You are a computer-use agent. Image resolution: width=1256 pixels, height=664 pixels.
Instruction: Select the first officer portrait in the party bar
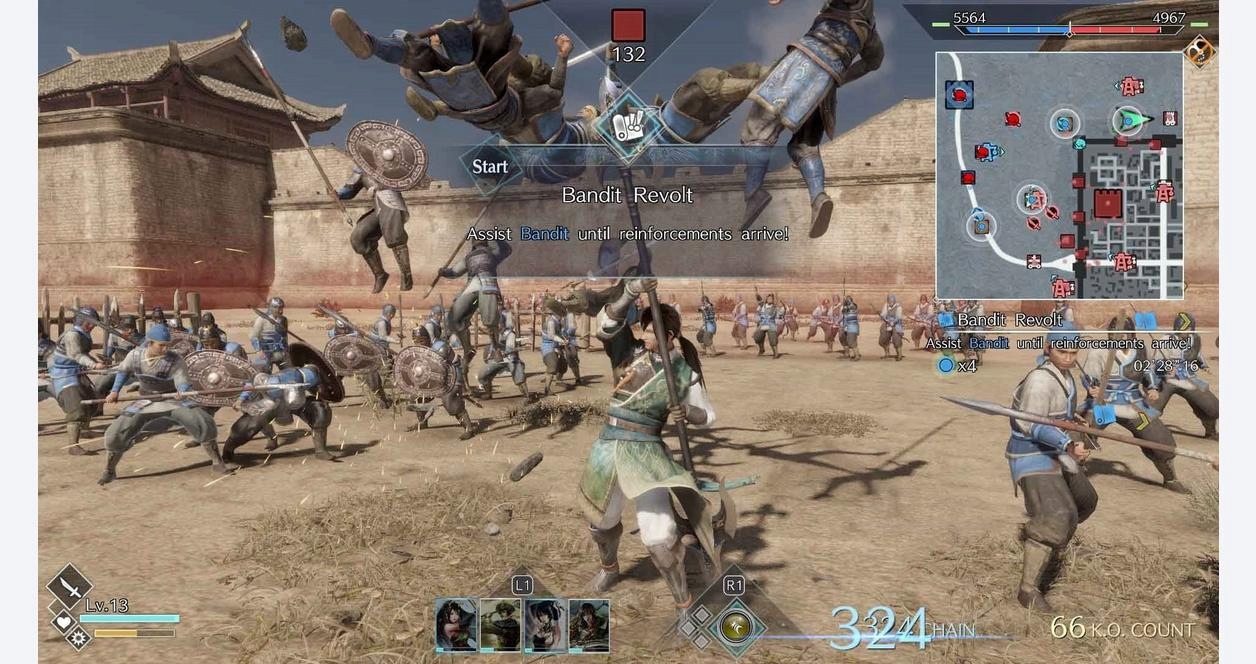tap(456, 626)
